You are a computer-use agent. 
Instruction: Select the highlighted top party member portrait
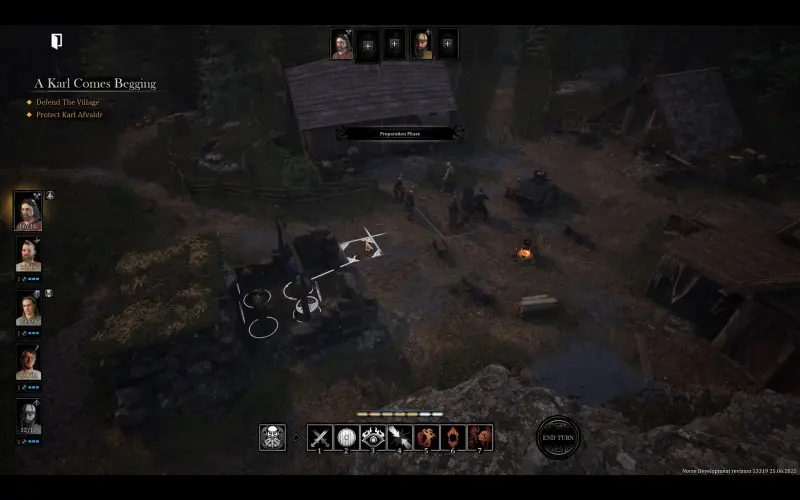28,210
